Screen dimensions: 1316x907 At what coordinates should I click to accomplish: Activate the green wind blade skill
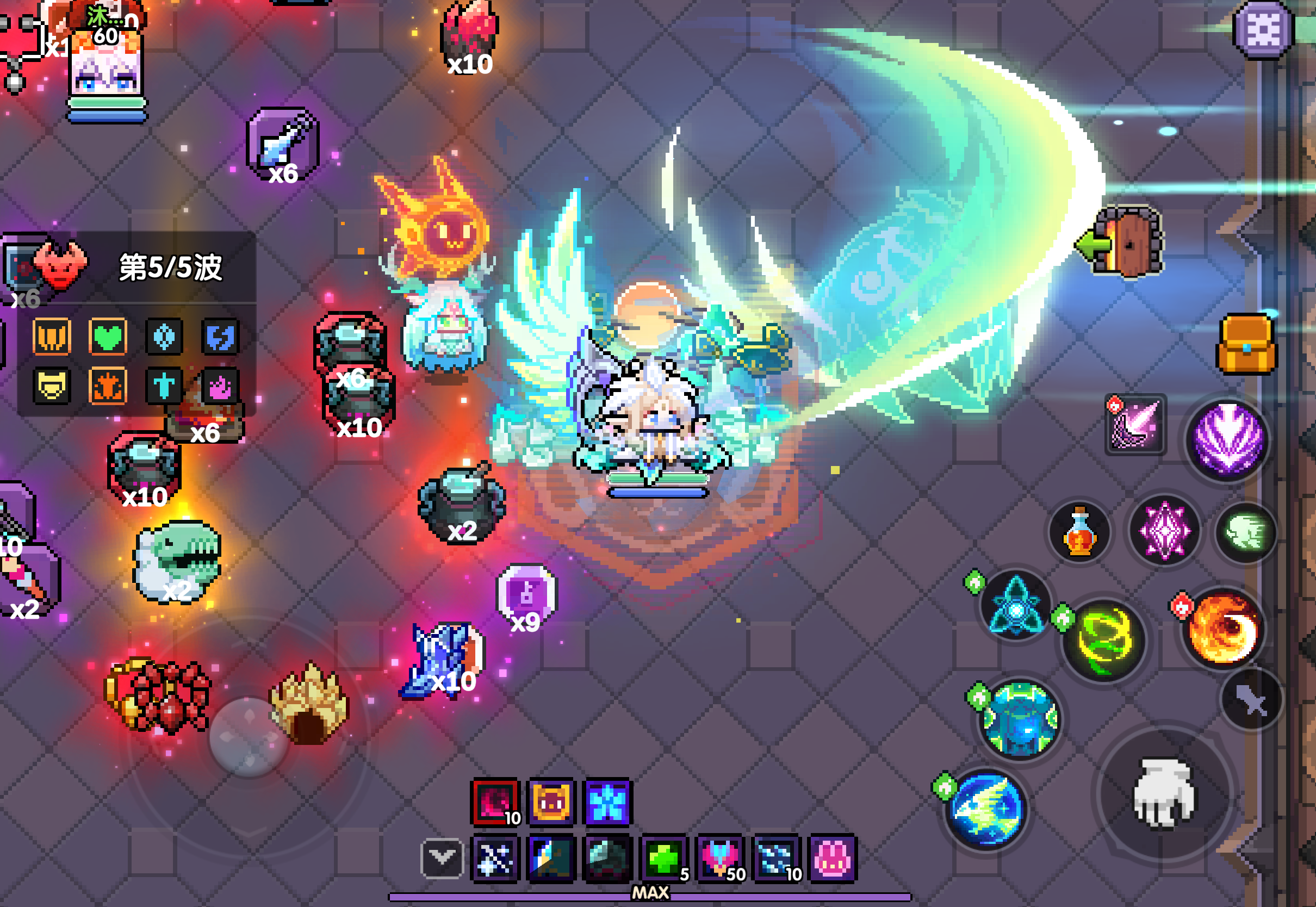(x=1104, y=639)
